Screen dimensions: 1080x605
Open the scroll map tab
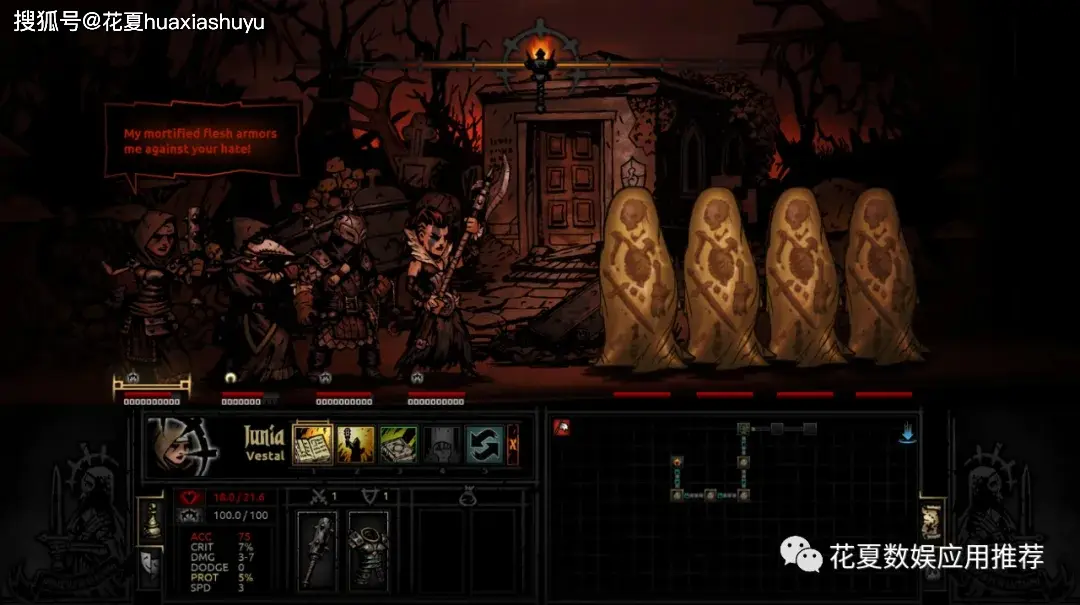coord(931,518)
